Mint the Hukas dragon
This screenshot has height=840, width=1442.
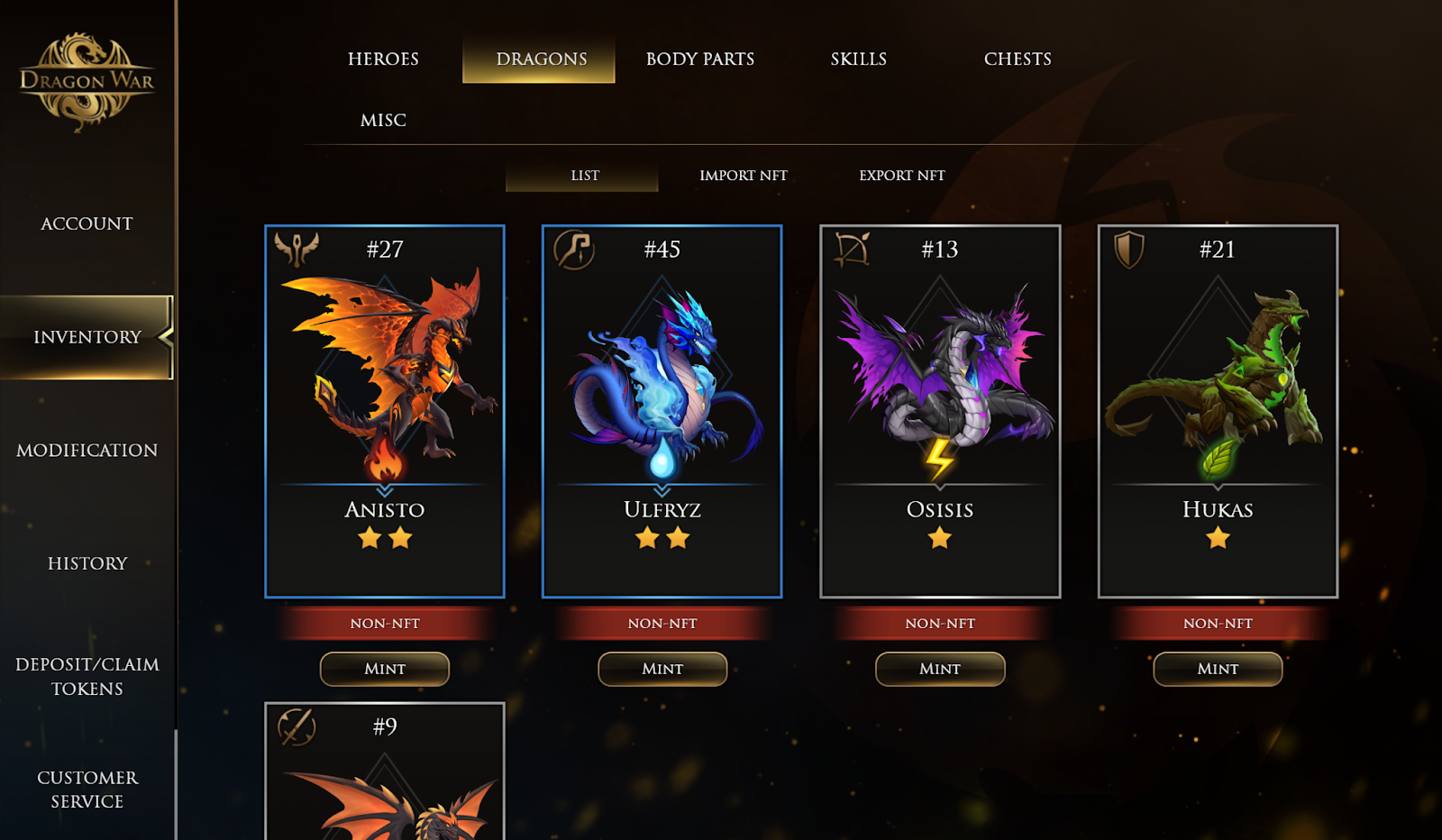click(x=1218, y=669)
